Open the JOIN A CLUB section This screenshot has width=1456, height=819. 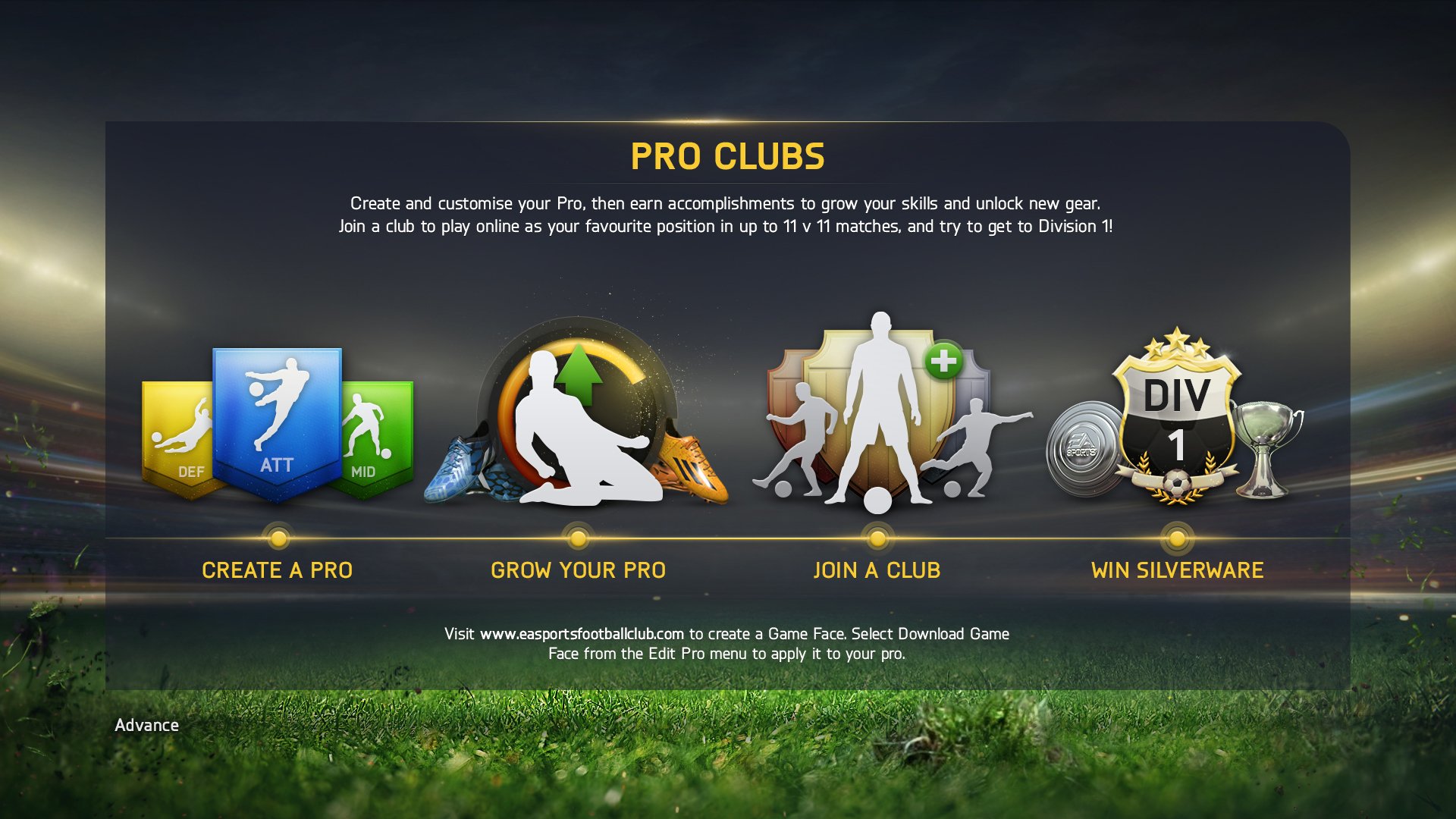877,570
